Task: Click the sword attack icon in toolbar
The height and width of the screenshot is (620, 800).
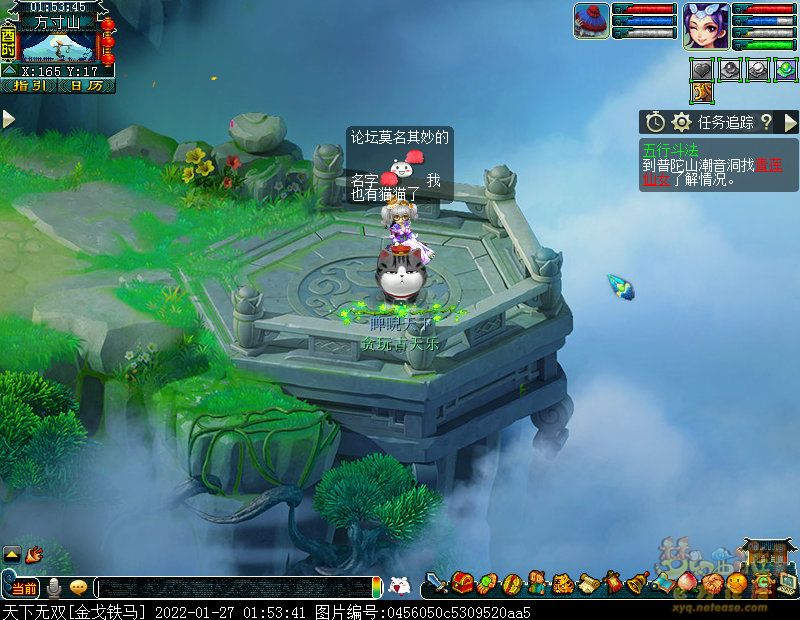Action: [x=436, y=583]
